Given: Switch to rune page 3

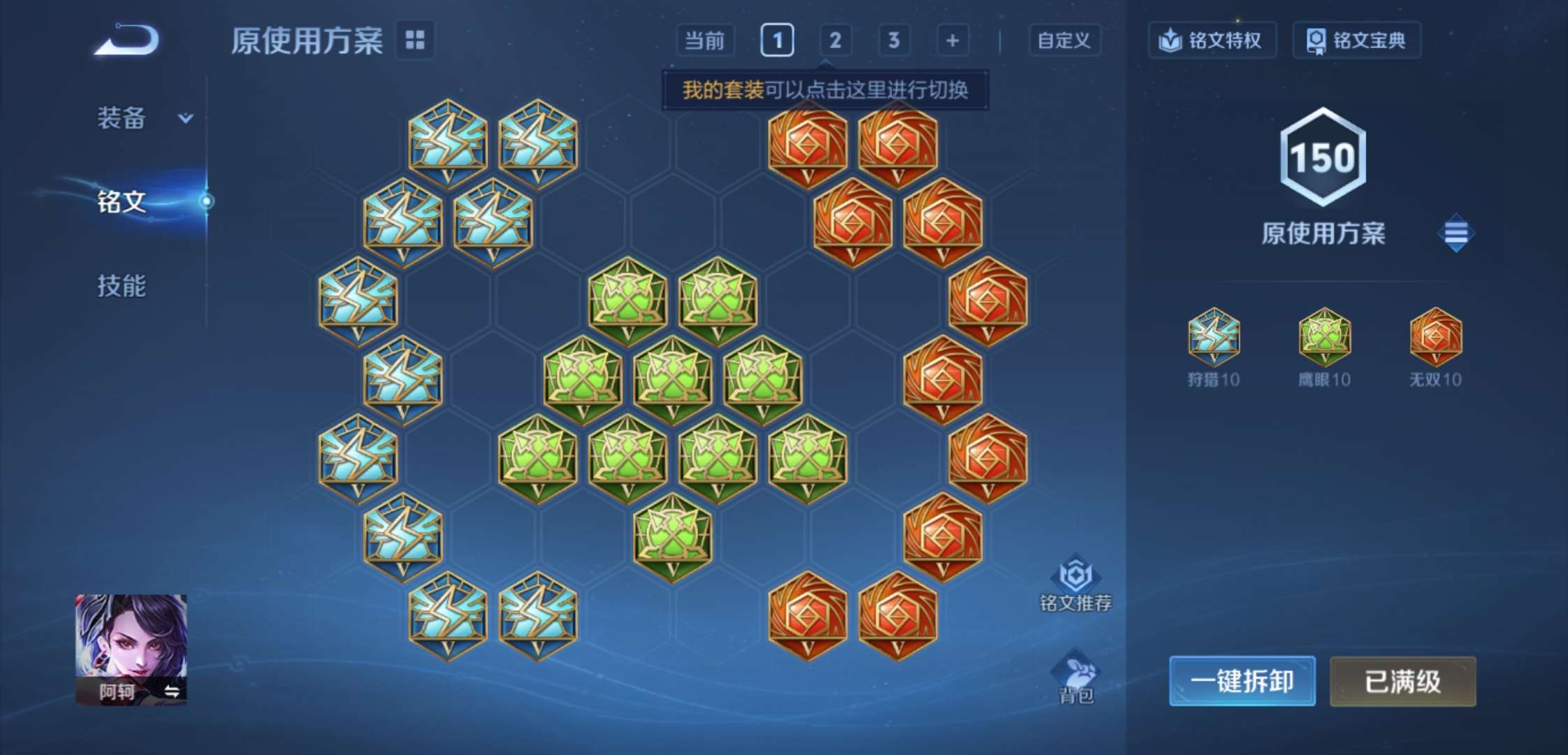Looking at the screenshot, I should [x=894, y=41].
